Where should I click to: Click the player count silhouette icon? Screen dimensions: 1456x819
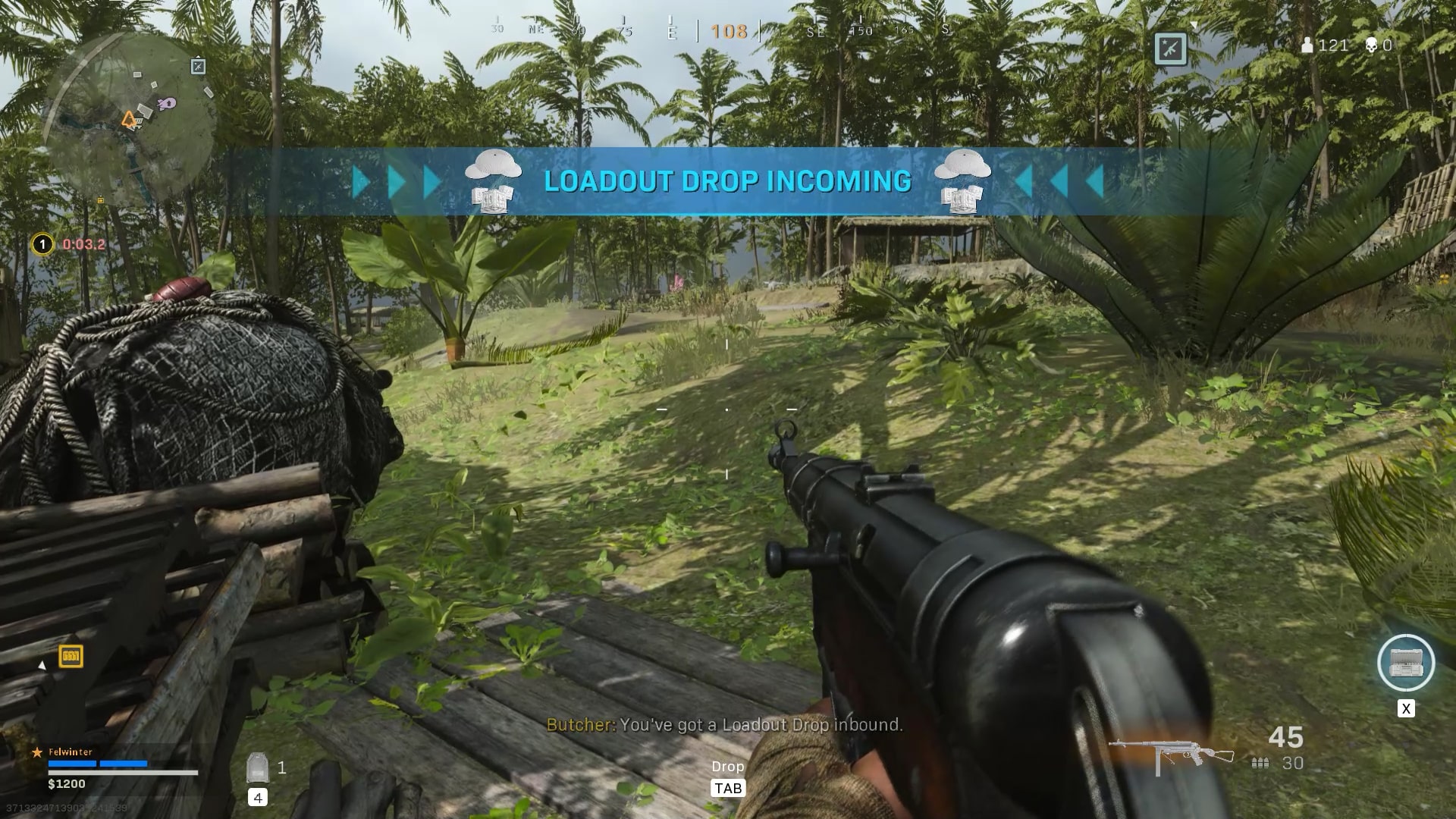pos(1307,46)
